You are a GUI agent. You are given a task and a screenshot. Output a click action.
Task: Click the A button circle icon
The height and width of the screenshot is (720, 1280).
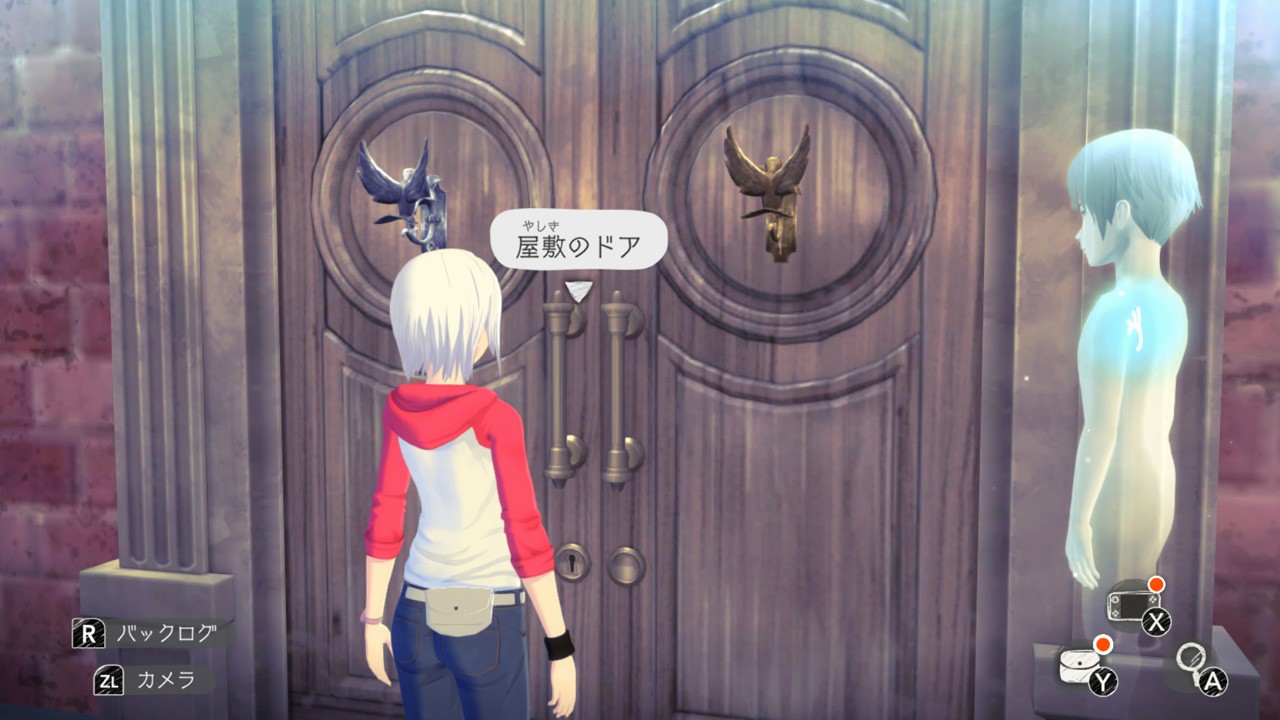1212,680
